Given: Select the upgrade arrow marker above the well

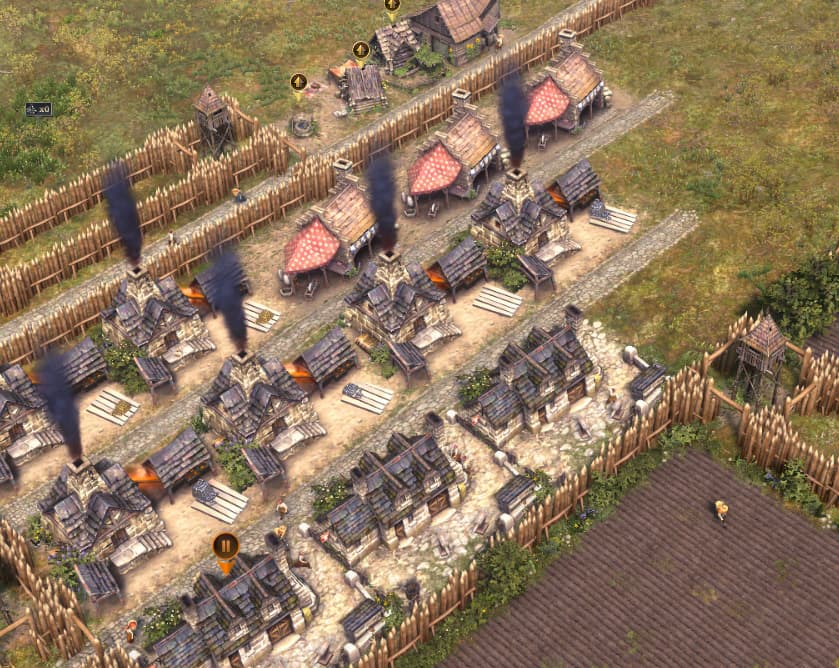Looking at the screenshot, I should [x=298, y=82].
